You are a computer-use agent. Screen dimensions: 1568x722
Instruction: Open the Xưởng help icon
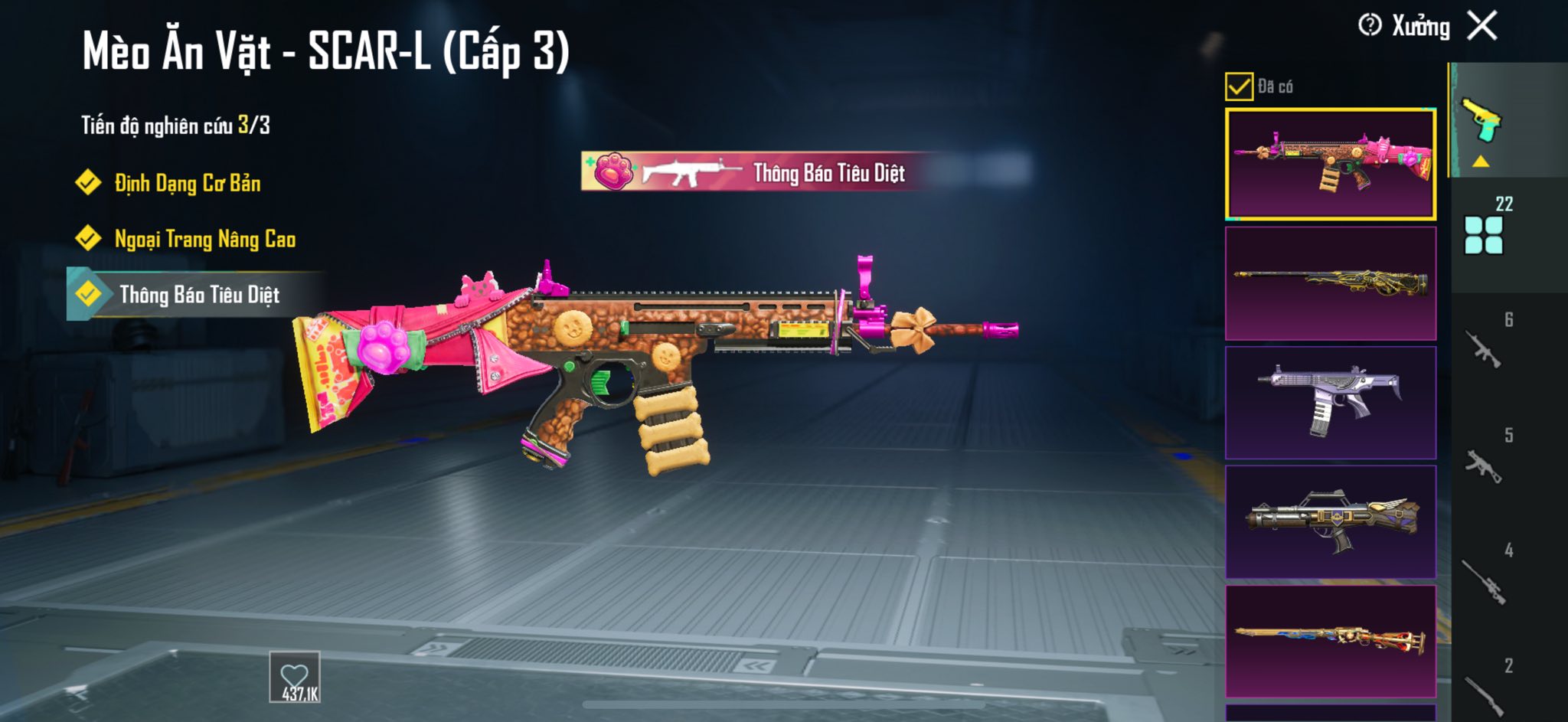pyautogui.click(x=1370, y=26)
